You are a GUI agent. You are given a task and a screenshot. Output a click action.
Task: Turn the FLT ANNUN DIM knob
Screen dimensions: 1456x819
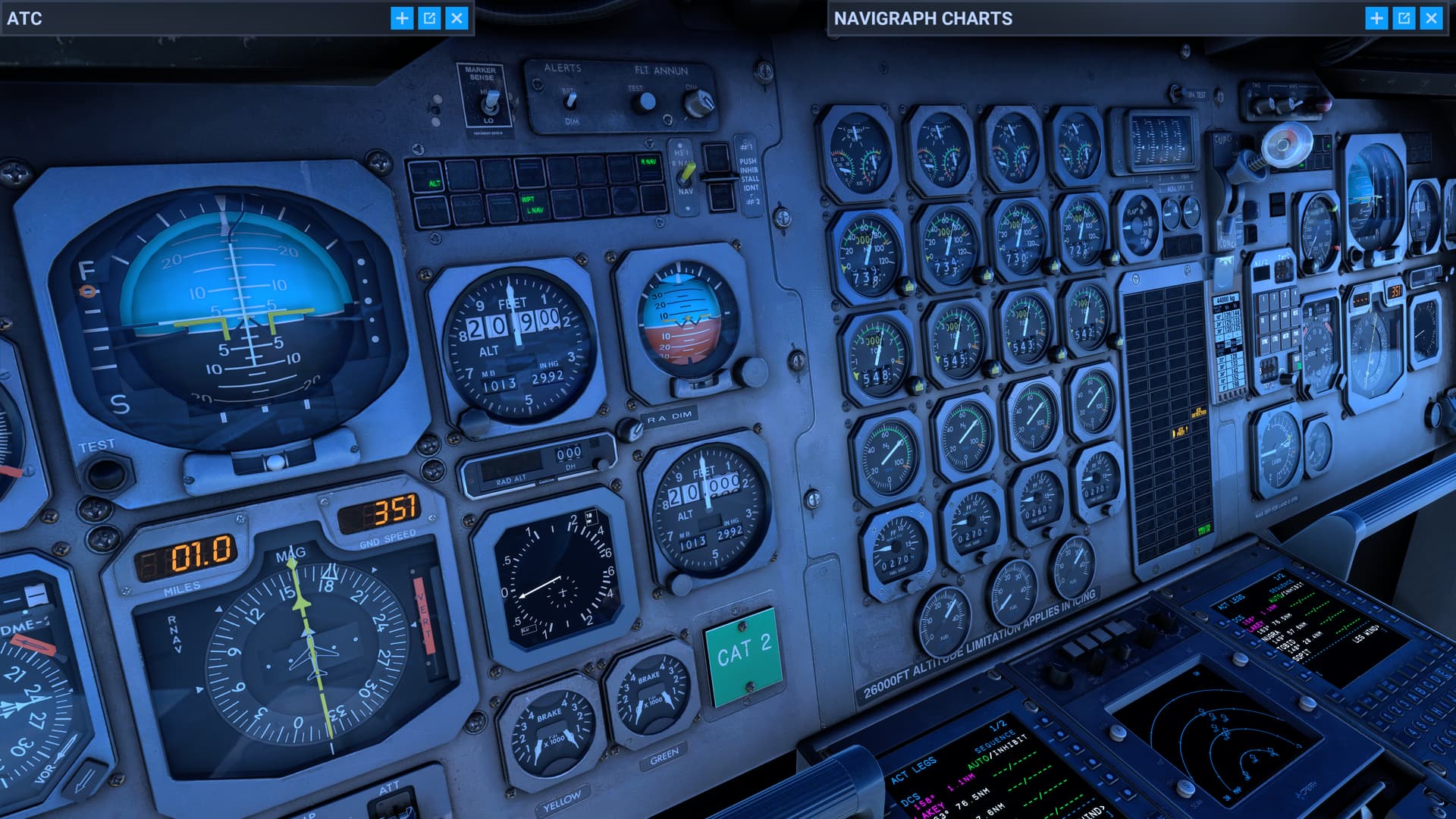coord(699,104)
